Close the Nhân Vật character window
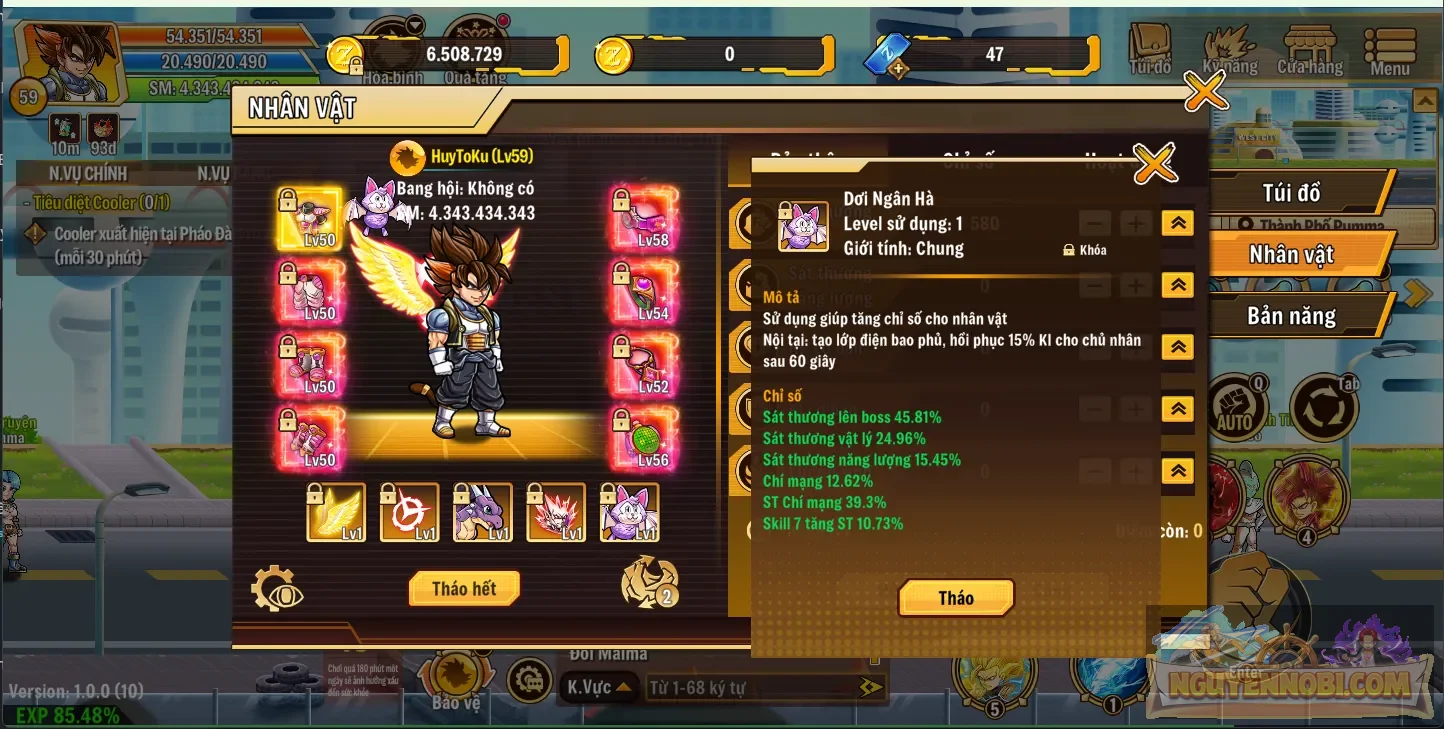Viewport: 1444px width, 729px height. click(1205, 92)
